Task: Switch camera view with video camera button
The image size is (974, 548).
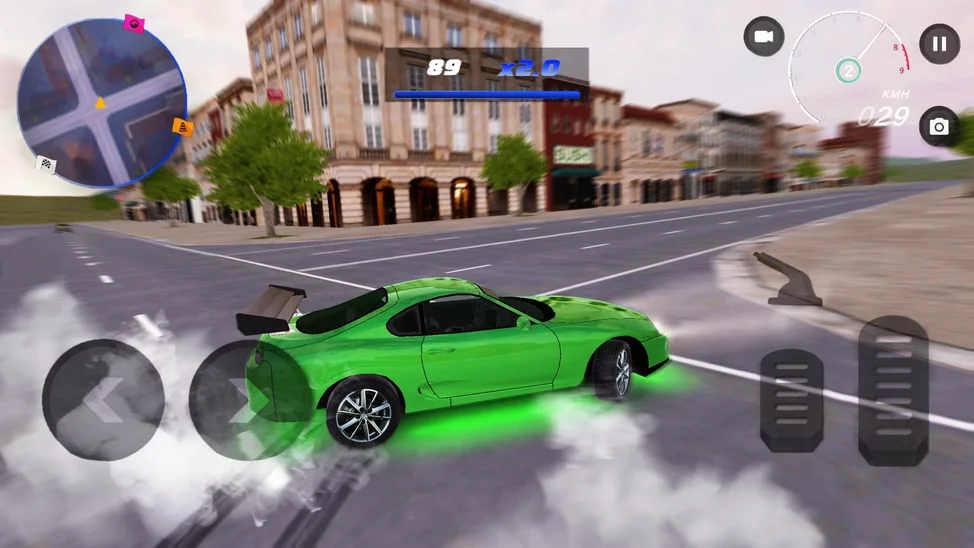Action: [764, 37]
